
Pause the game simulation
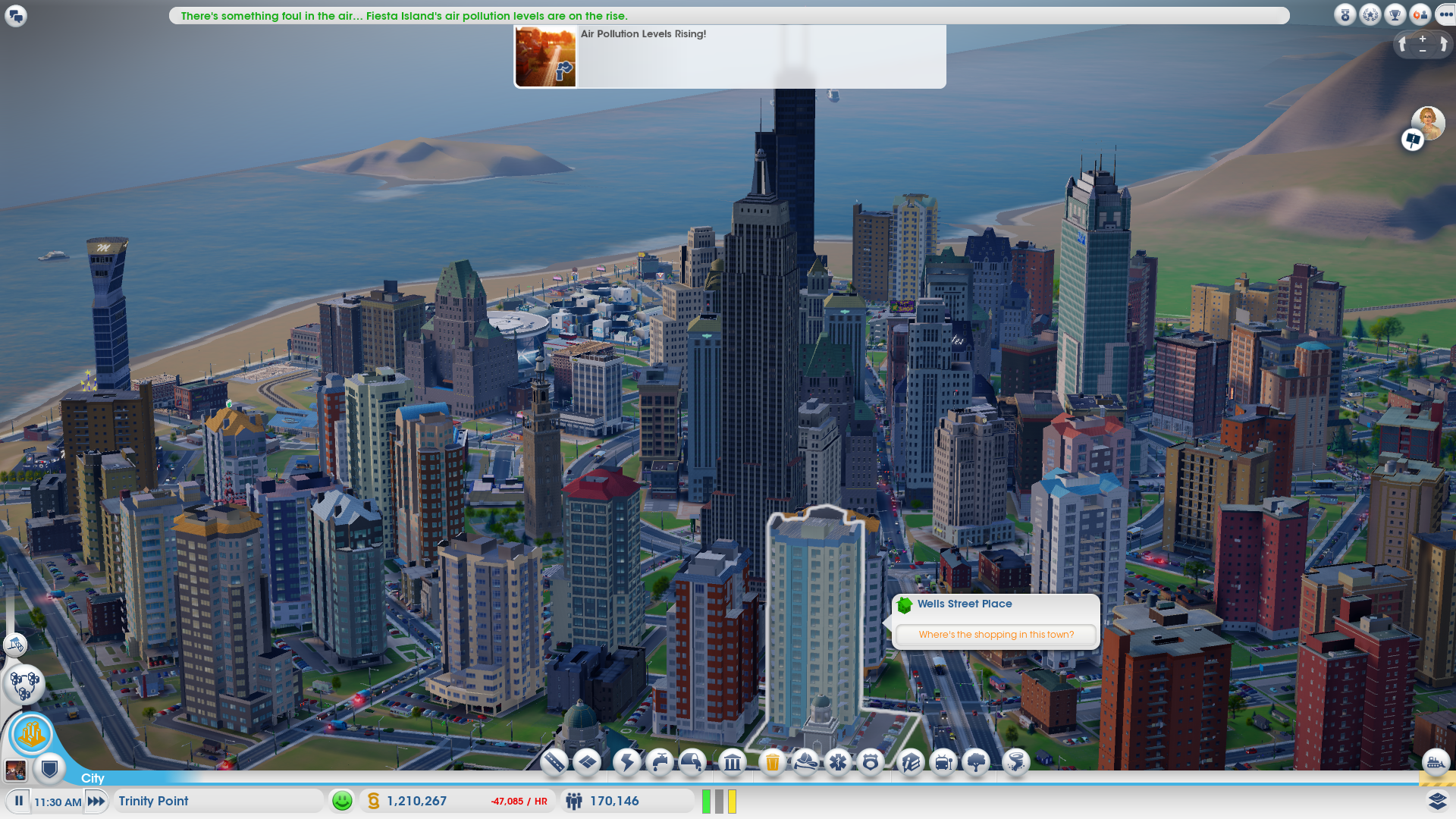pyautogui.click(x=18, y=801)
